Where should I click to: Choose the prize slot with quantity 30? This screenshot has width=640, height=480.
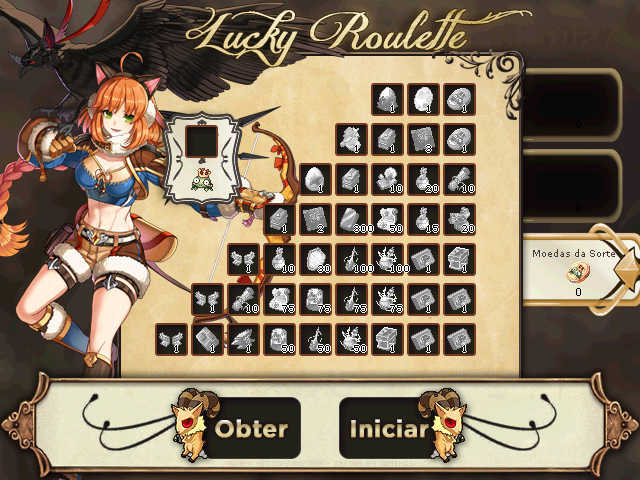pos(315,259)
